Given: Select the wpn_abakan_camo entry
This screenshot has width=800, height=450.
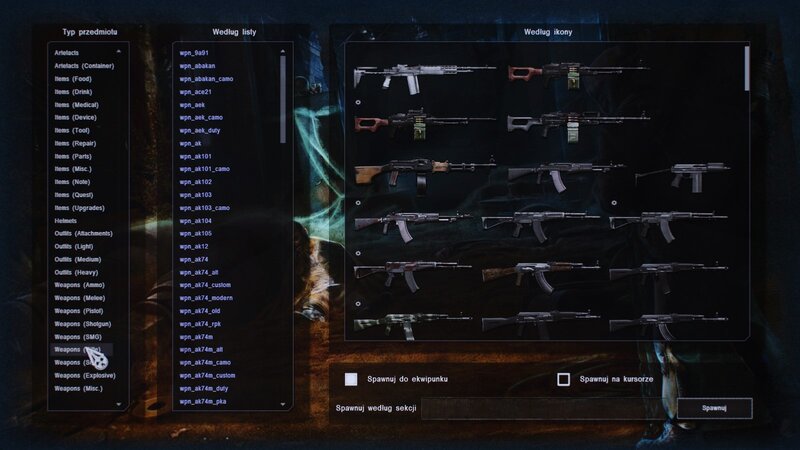Looking at the screenshot, I should tap(205, 78).
